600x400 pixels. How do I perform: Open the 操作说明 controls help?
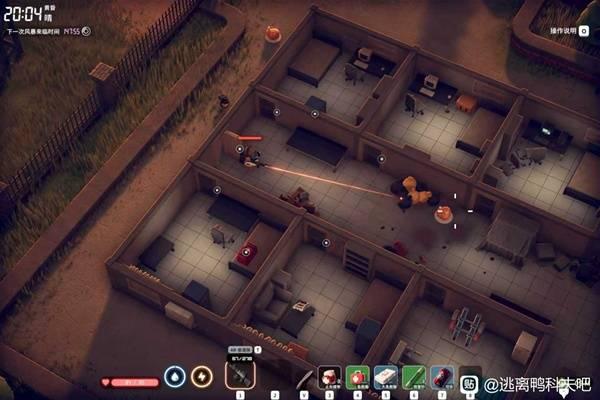pos(562,31)
